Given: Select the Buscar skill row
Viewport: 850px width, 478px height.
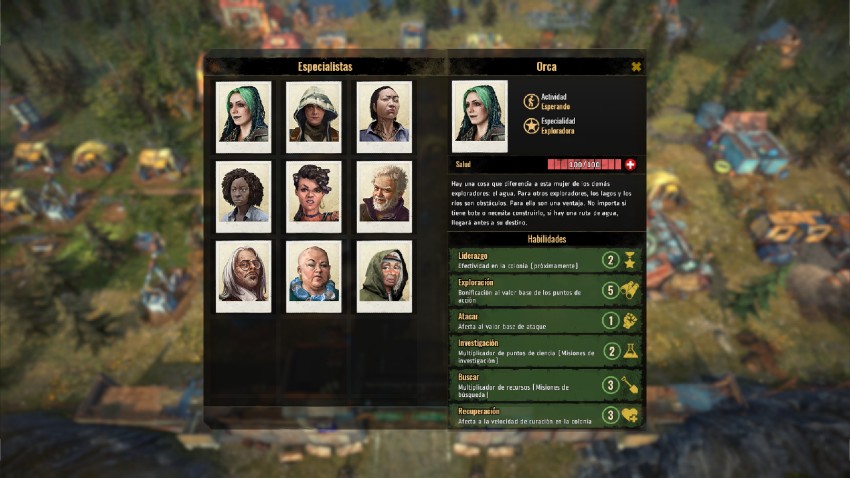Looking at the screenshot, I should (545, 385).
